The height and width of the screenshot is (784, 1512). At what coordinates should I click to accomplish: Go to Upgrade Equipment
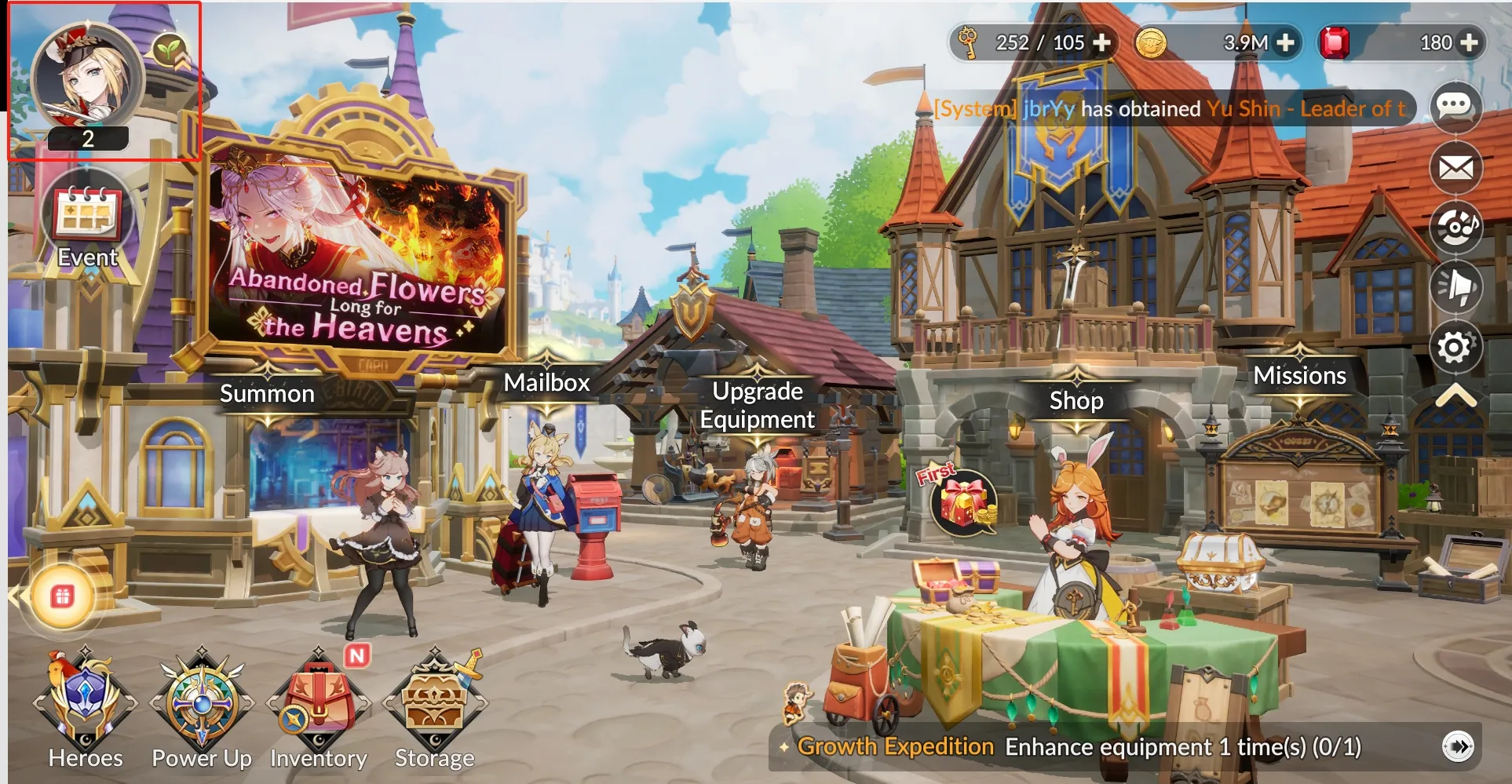(x=757, y=405)
